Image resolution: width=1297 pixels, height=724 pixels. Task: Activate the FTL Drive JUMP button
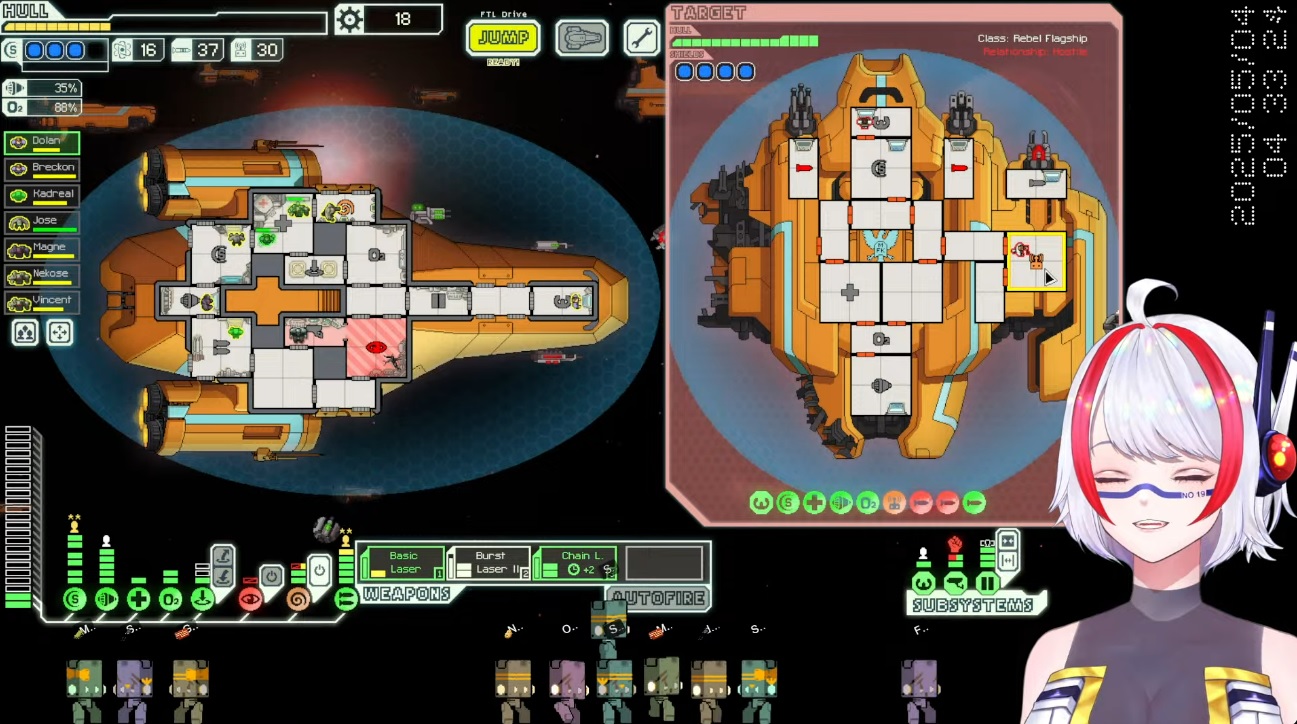coord(503,39)
